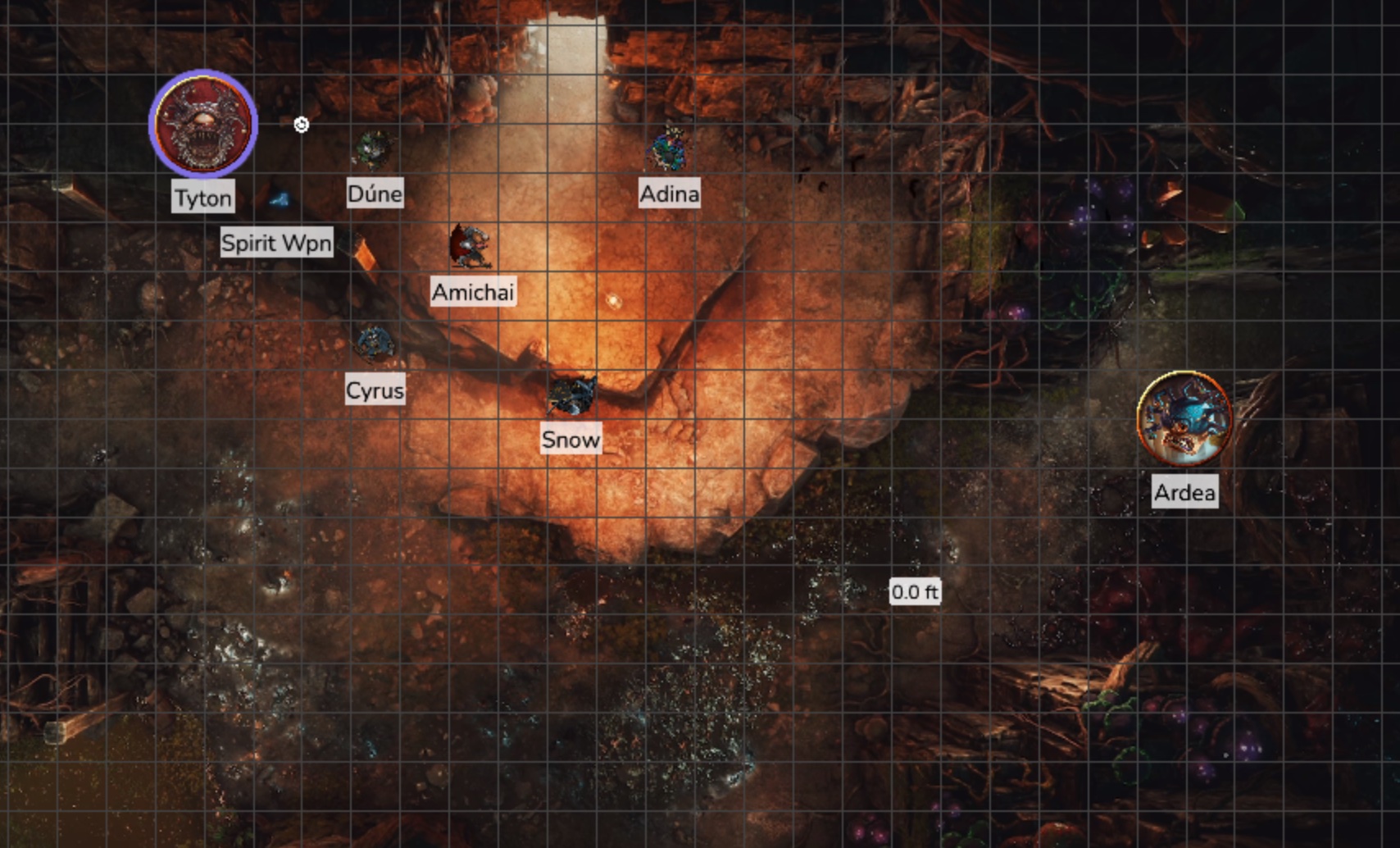
Task: Click the Snow character token
Action: pyautogui.click(x=571, y=395)
